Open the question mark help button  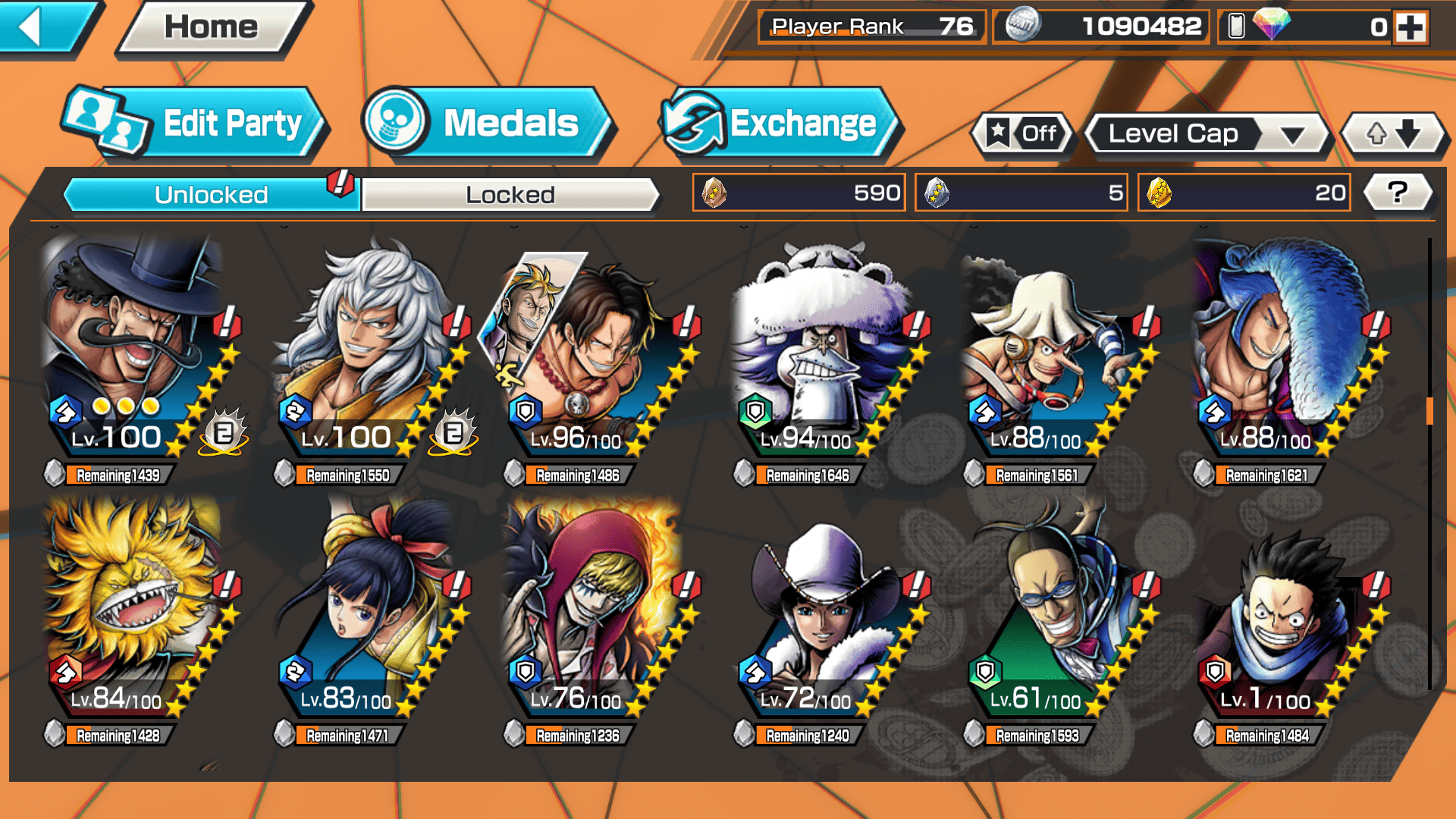click(x=1398, y=193)
